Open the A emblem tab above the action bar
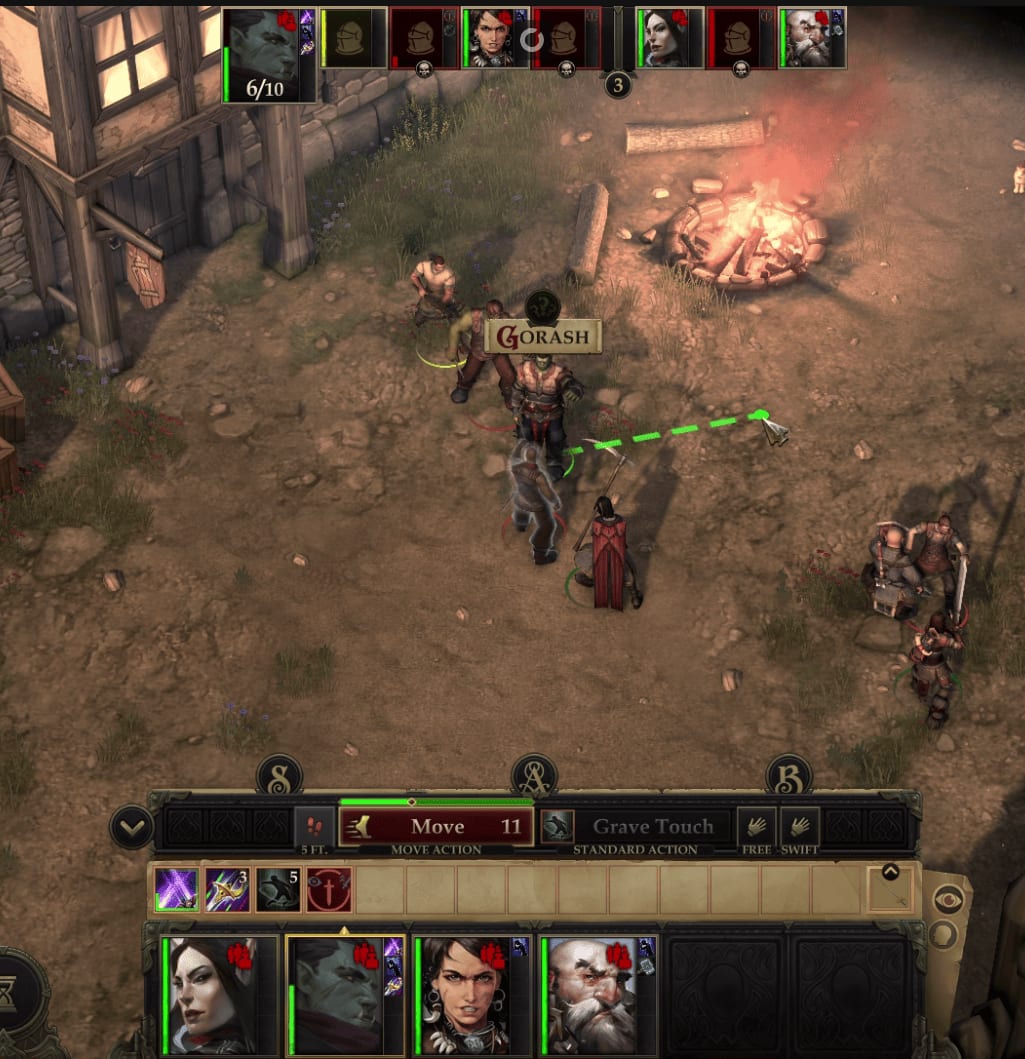Image resolution: width=1025 pixels, height=1059 pixels. click(x=534, y=776)
